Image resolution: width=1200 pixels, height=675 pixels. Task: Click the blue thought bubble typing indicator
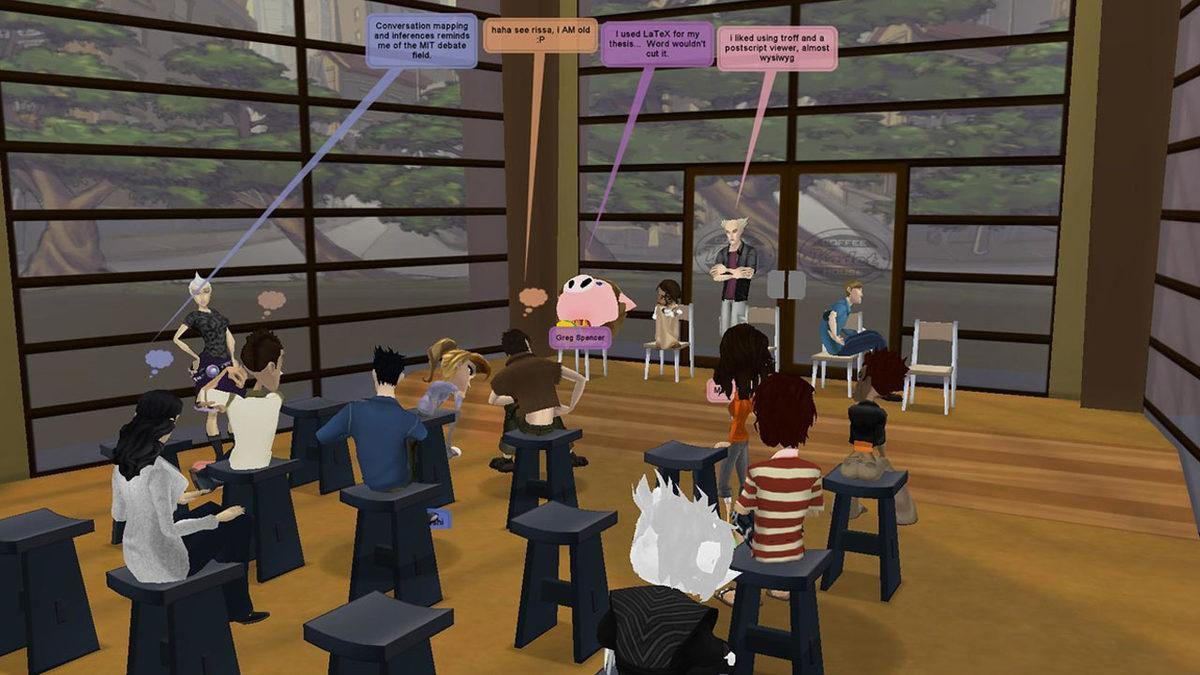pos(159,360)
